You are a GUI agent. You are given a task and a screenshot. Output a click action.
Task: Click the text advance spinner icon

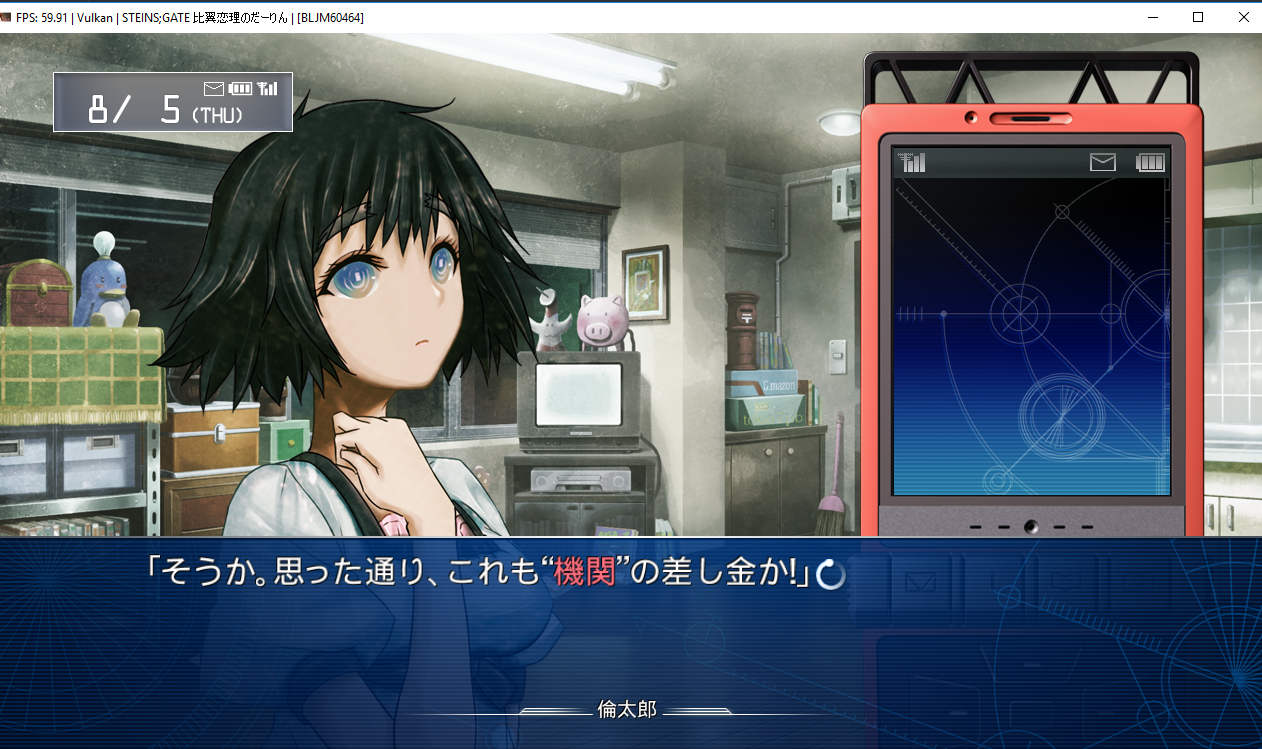pyautogui.click(x=832, y=574)
